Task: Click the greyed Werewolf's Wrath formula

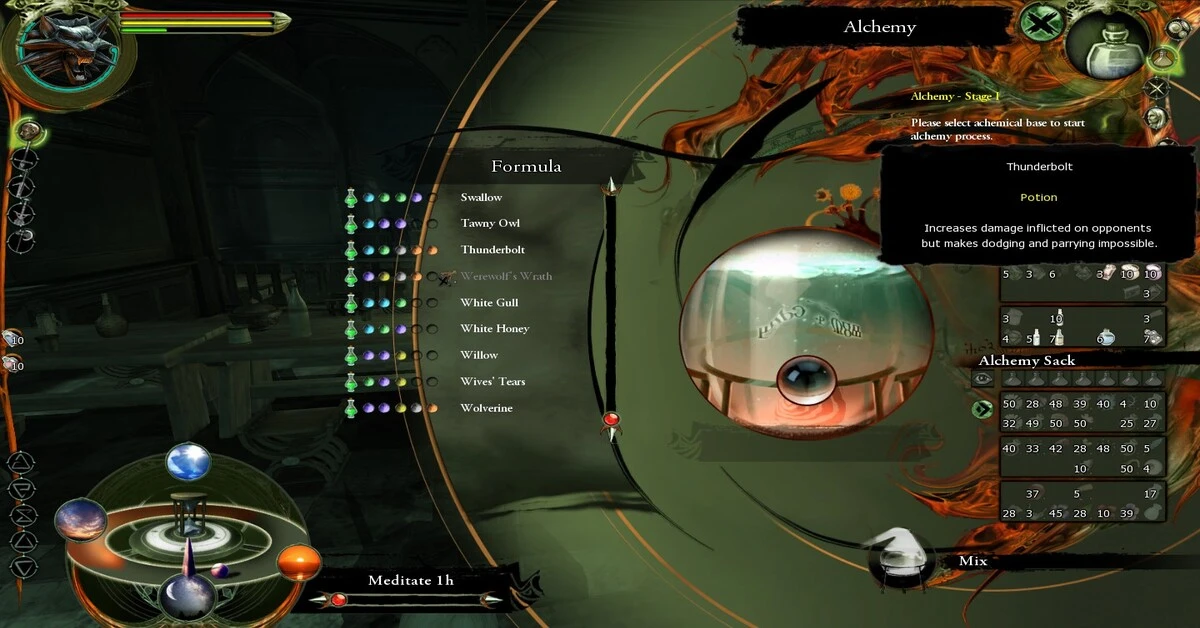Action: pos(506,276)
